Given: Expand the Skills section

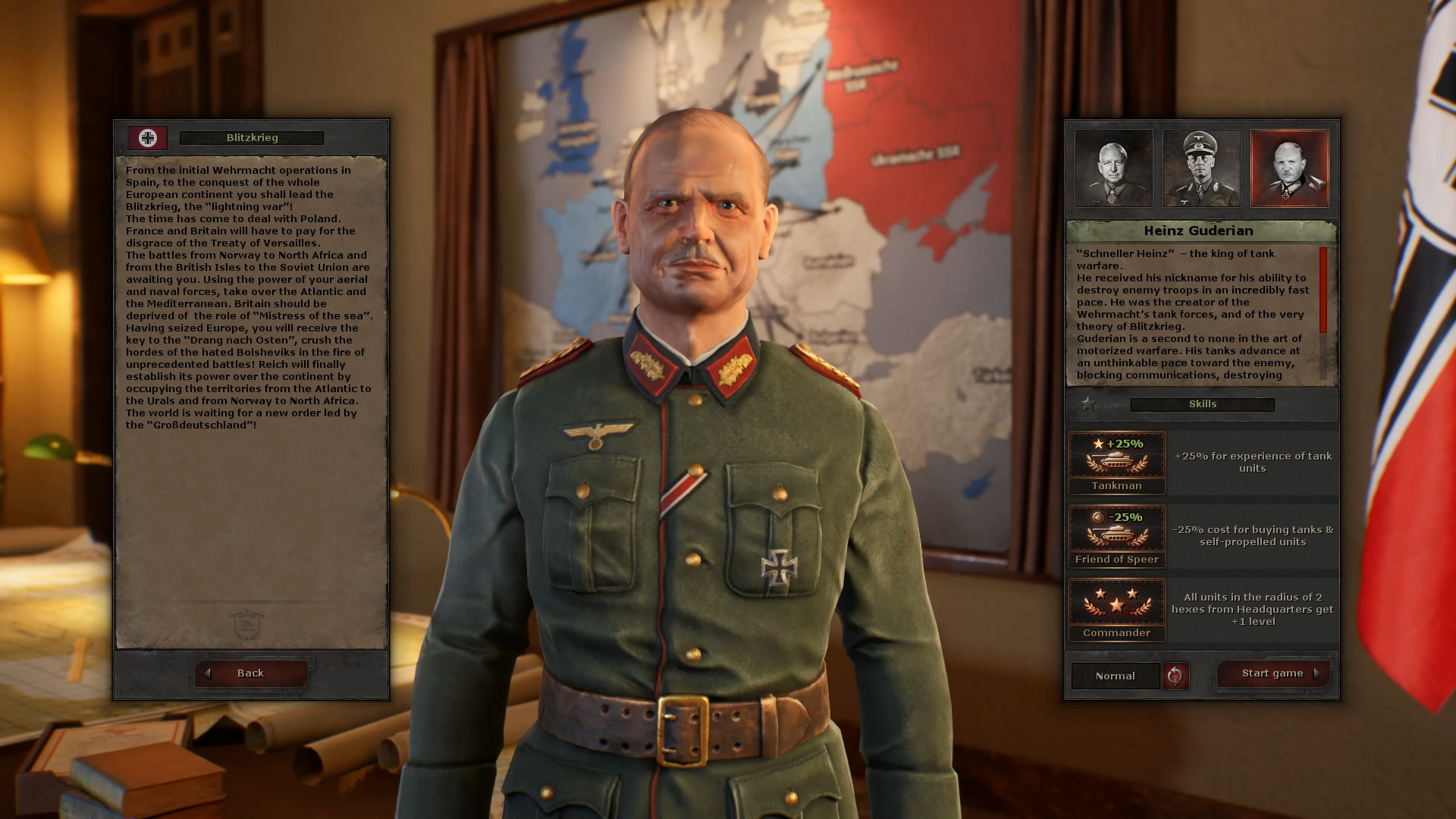Looking at the screenshot, I should coord(1201,403).
